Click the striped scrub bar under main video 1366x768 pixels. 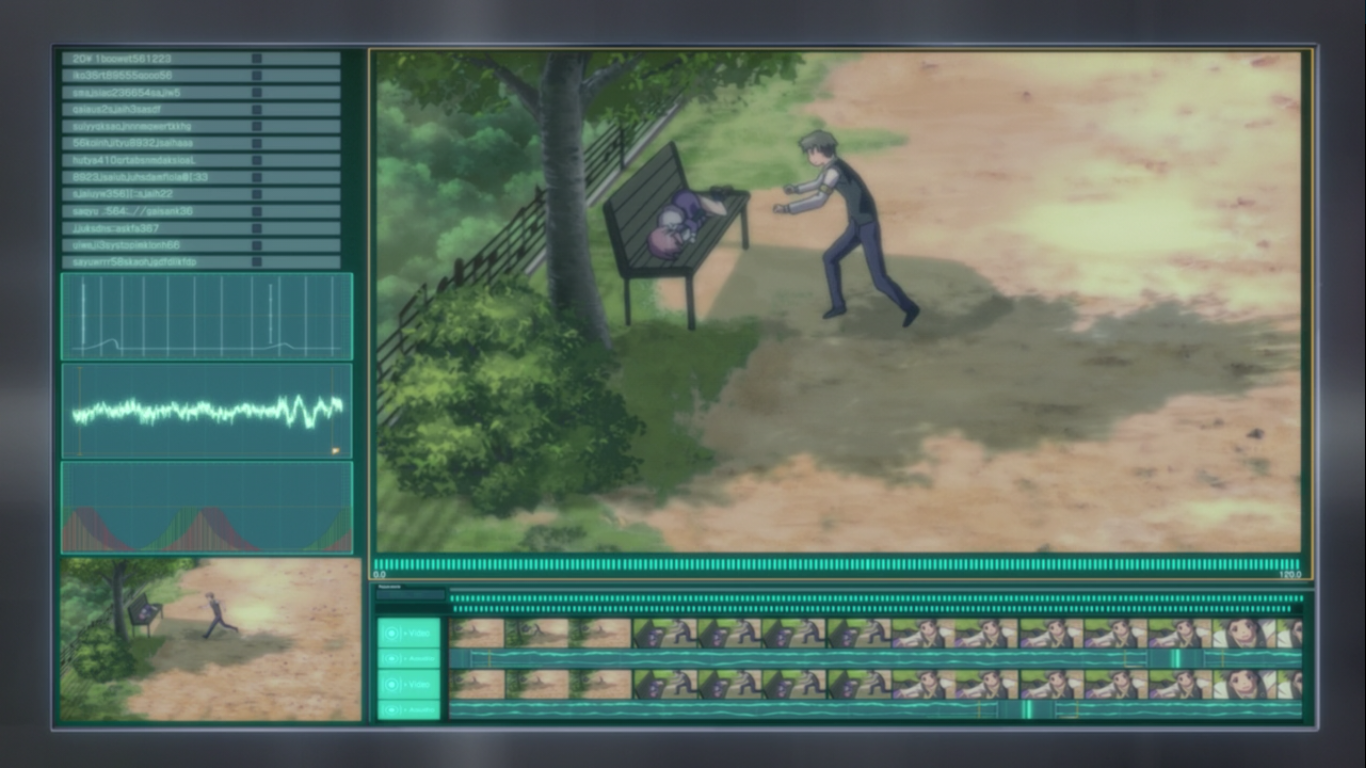tap(838, 565)
